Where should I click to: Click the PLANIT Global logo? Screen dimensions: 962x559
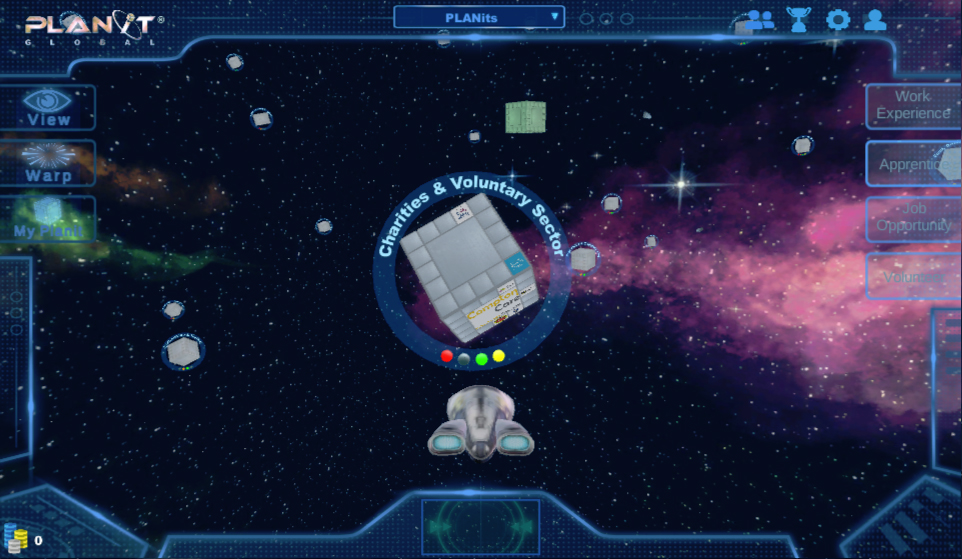[94, 27]
